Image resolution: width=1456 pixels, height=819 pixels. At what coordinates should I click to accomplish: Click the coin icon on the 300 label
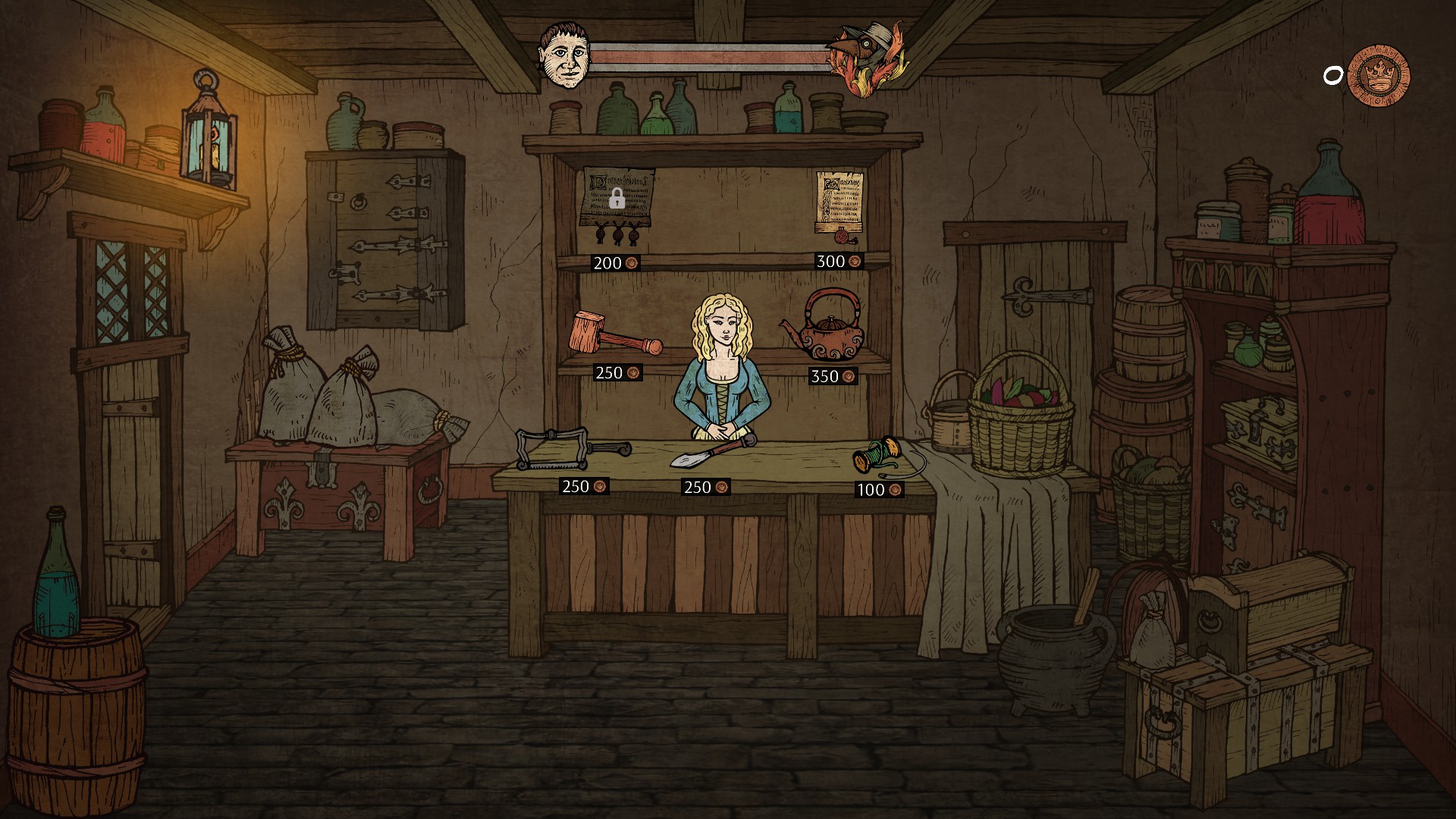pyautogui.click(x=855, y=261)
